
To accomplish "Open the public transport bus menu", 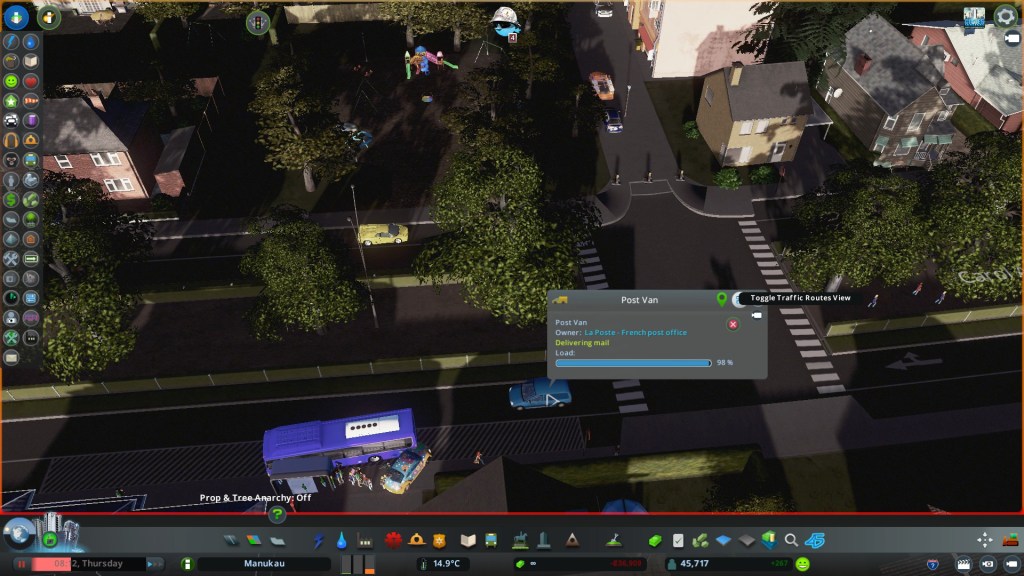I will (x=492, y=540).
